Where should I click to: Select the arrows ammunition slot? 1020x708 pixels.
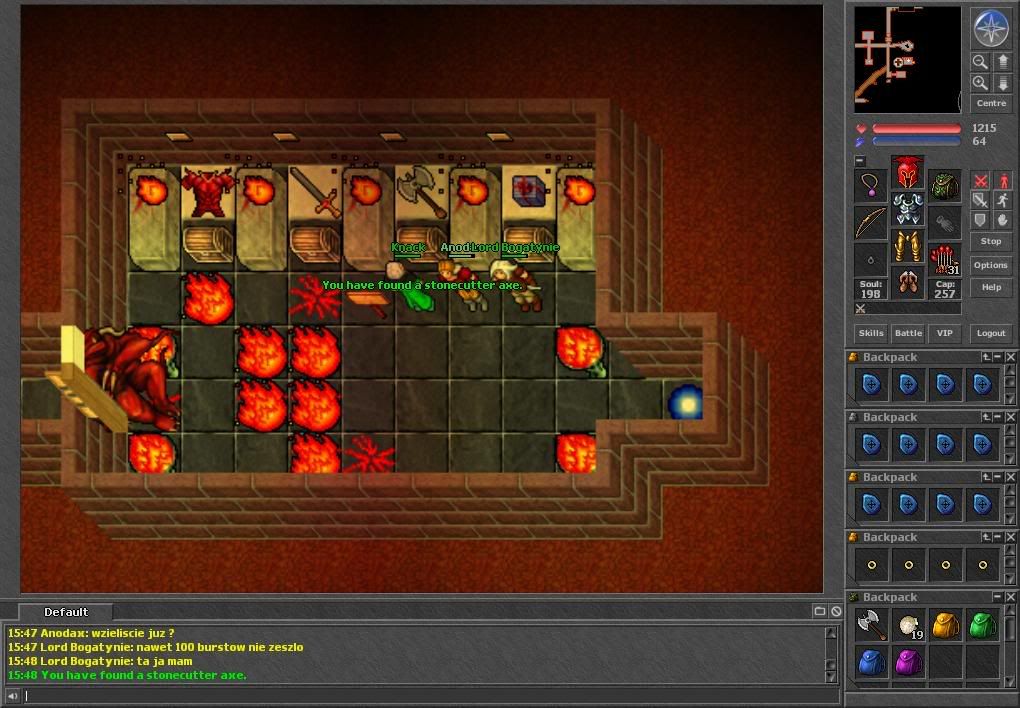(944, 259)
